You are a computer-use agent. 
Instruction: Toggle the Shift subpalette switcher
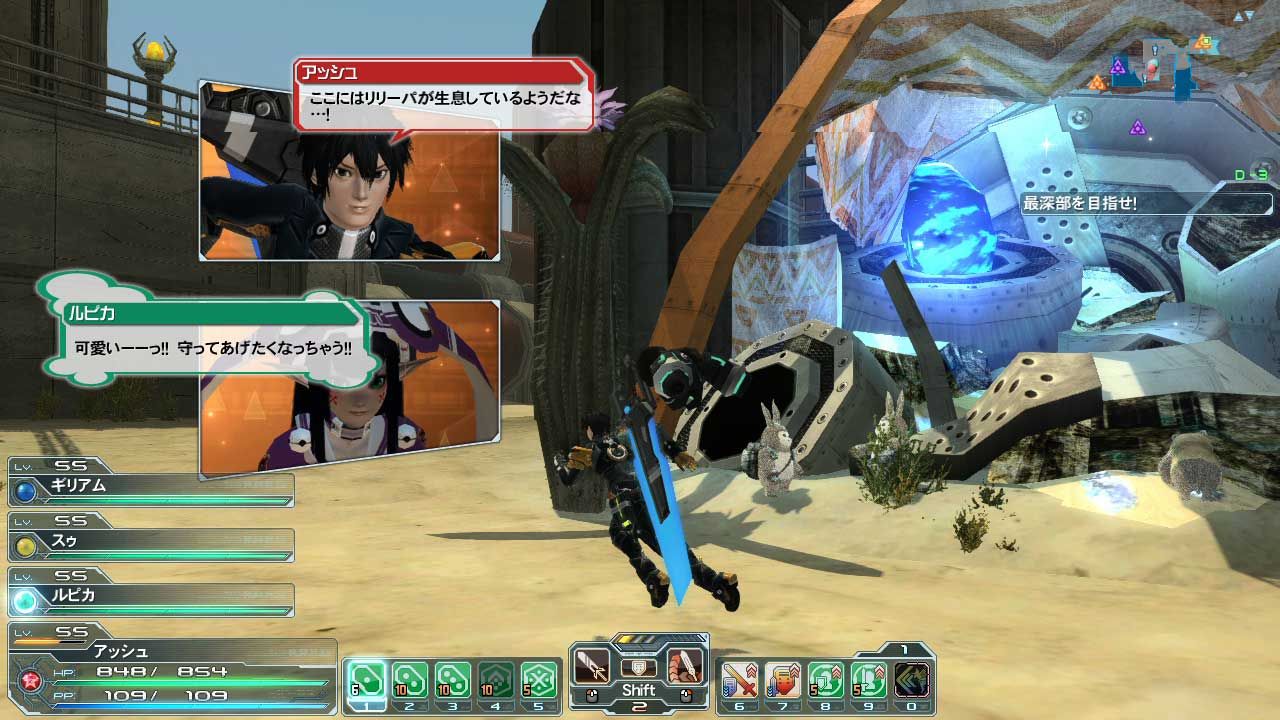(x=639, y=690)
